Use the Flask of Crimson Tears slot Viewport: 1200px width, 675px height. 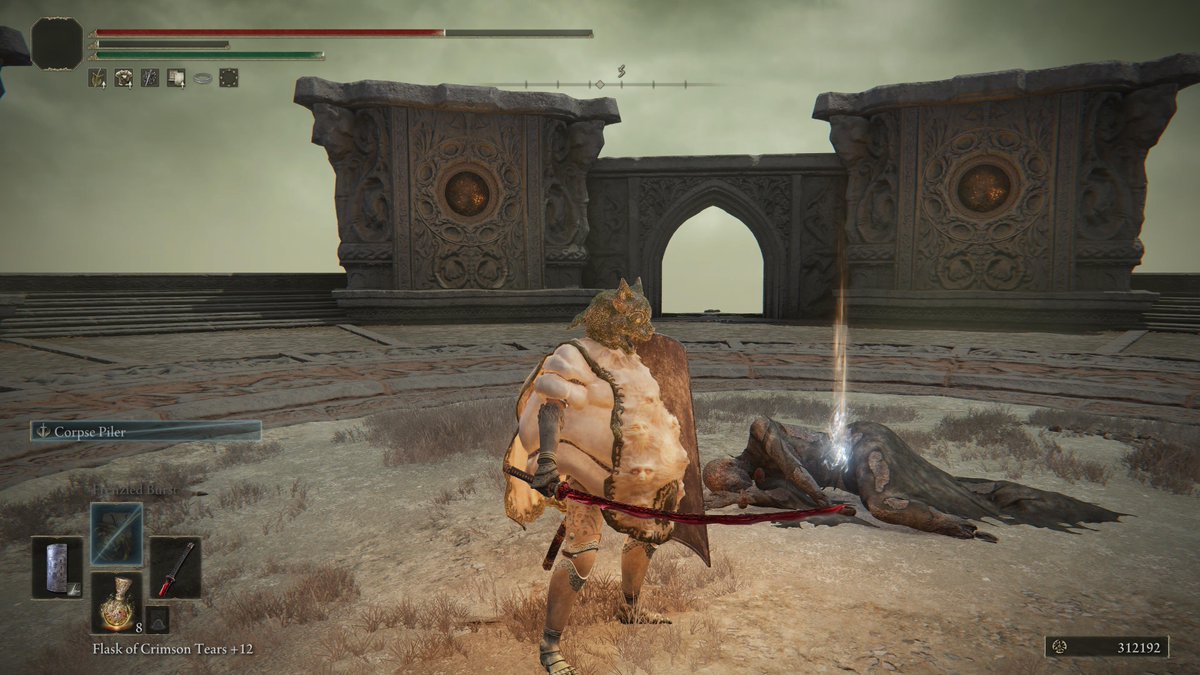[x=117, y=603]
